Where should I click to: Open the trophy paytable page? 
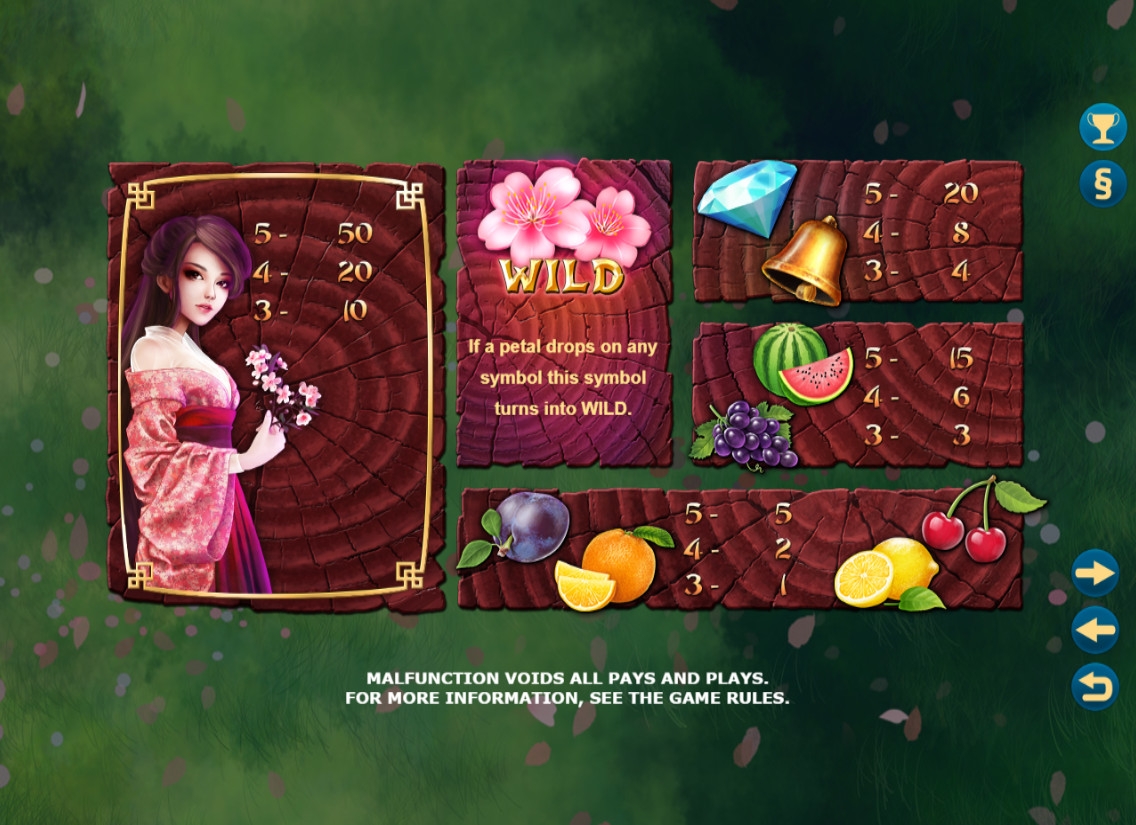pos(1102,127)
